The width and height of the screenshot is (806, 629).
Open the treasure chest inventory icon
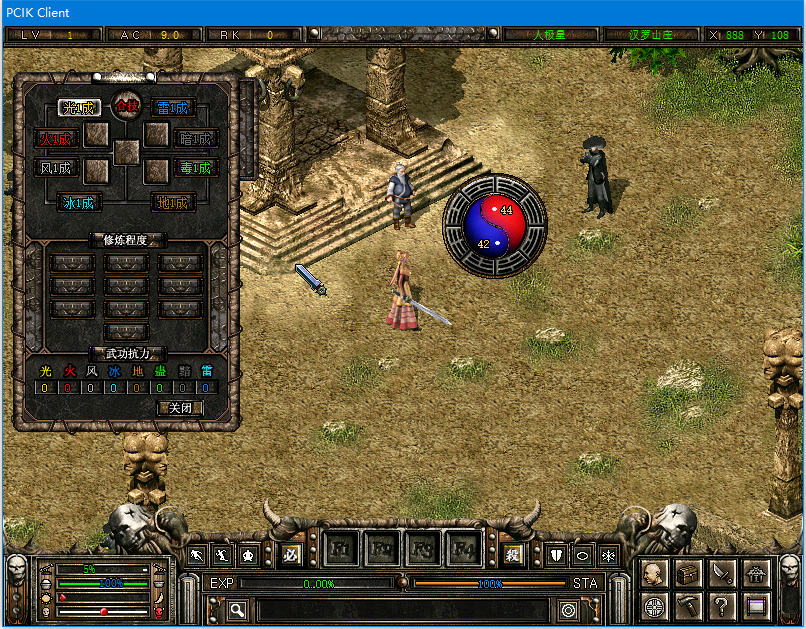[x=688, y=573]
